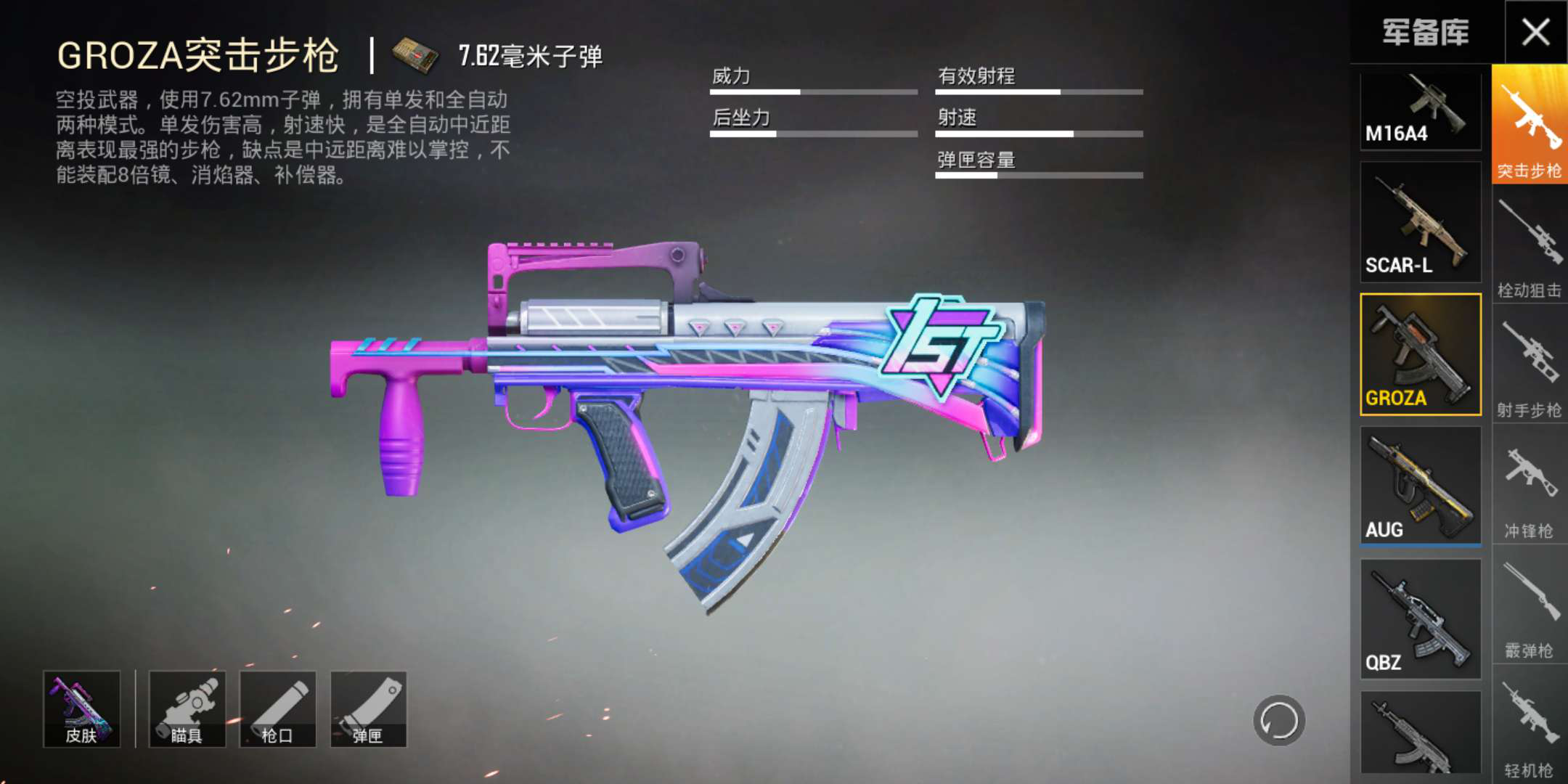The height and width of the screenshot is (784, 1568).
Task: Open the 瞄具 sight attachment slot
Action: pos(187,709)
